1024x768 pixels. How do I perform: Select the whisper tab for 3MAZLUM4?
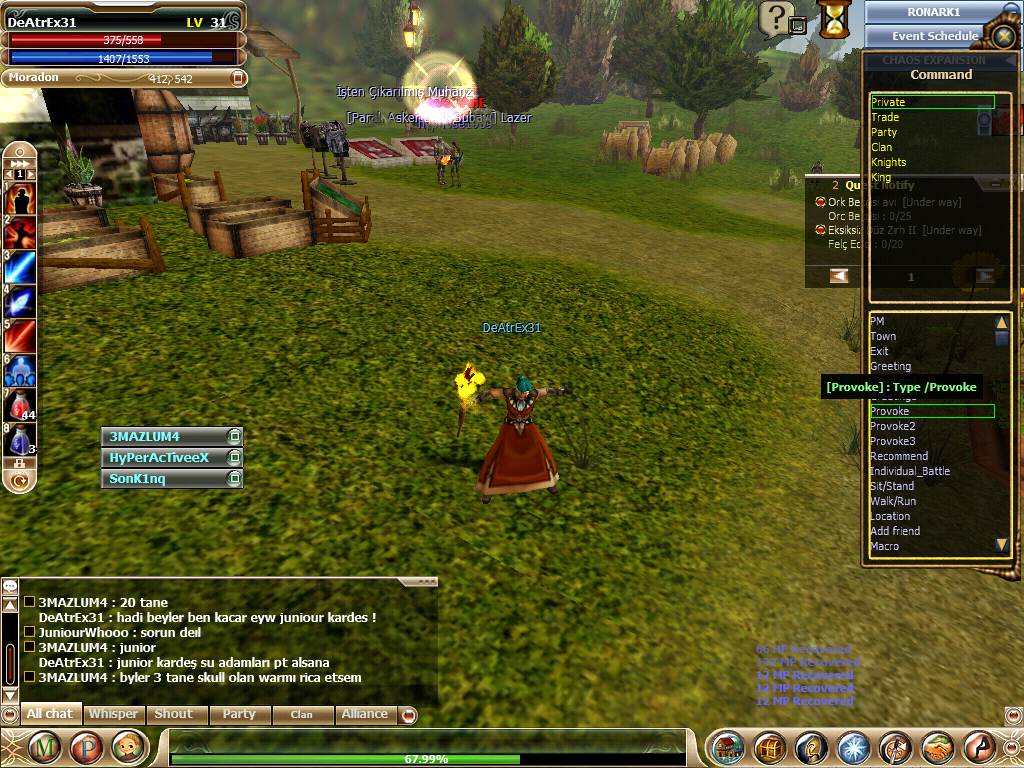[x=165, y=437]
